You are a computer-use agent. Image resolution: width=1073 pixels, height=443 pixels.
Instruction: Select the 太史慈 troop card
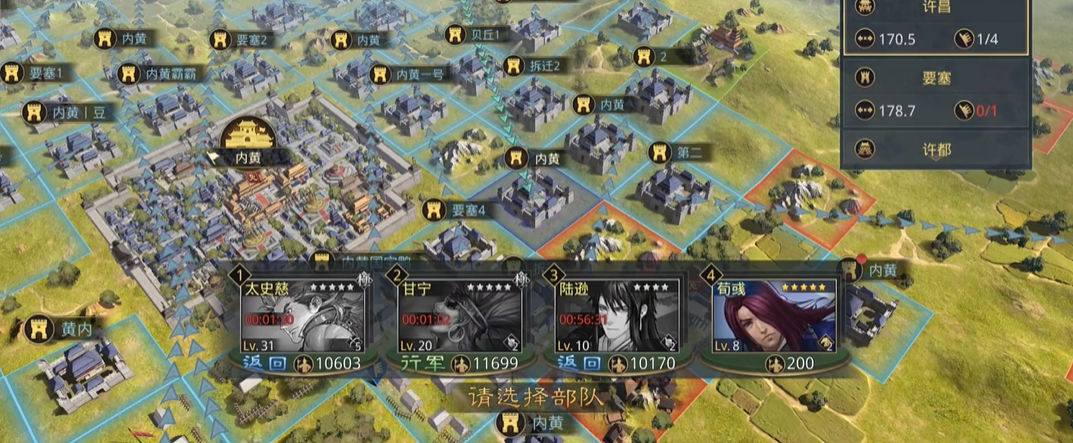coord(302,319)
